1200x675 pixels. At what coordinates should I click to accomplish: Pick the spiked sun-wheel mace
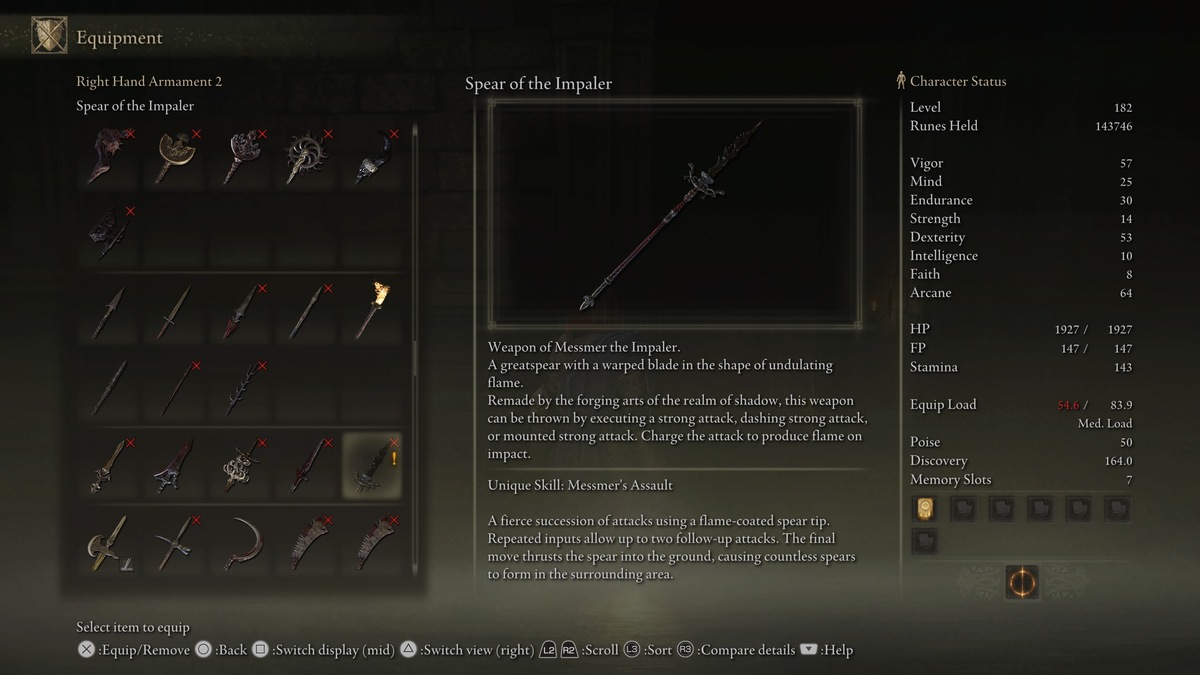tap(305, 157)
